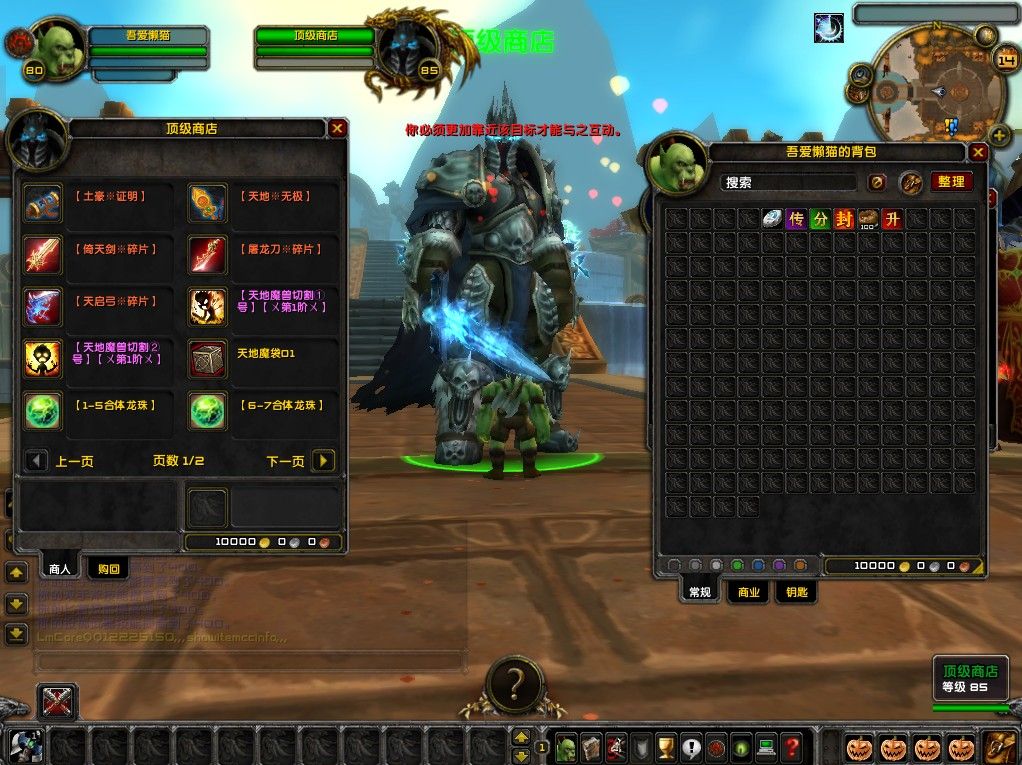Viewport: 1022px width, 765px height.
Task: Switch to the 商业 bag tab
Action: [748, 592]
